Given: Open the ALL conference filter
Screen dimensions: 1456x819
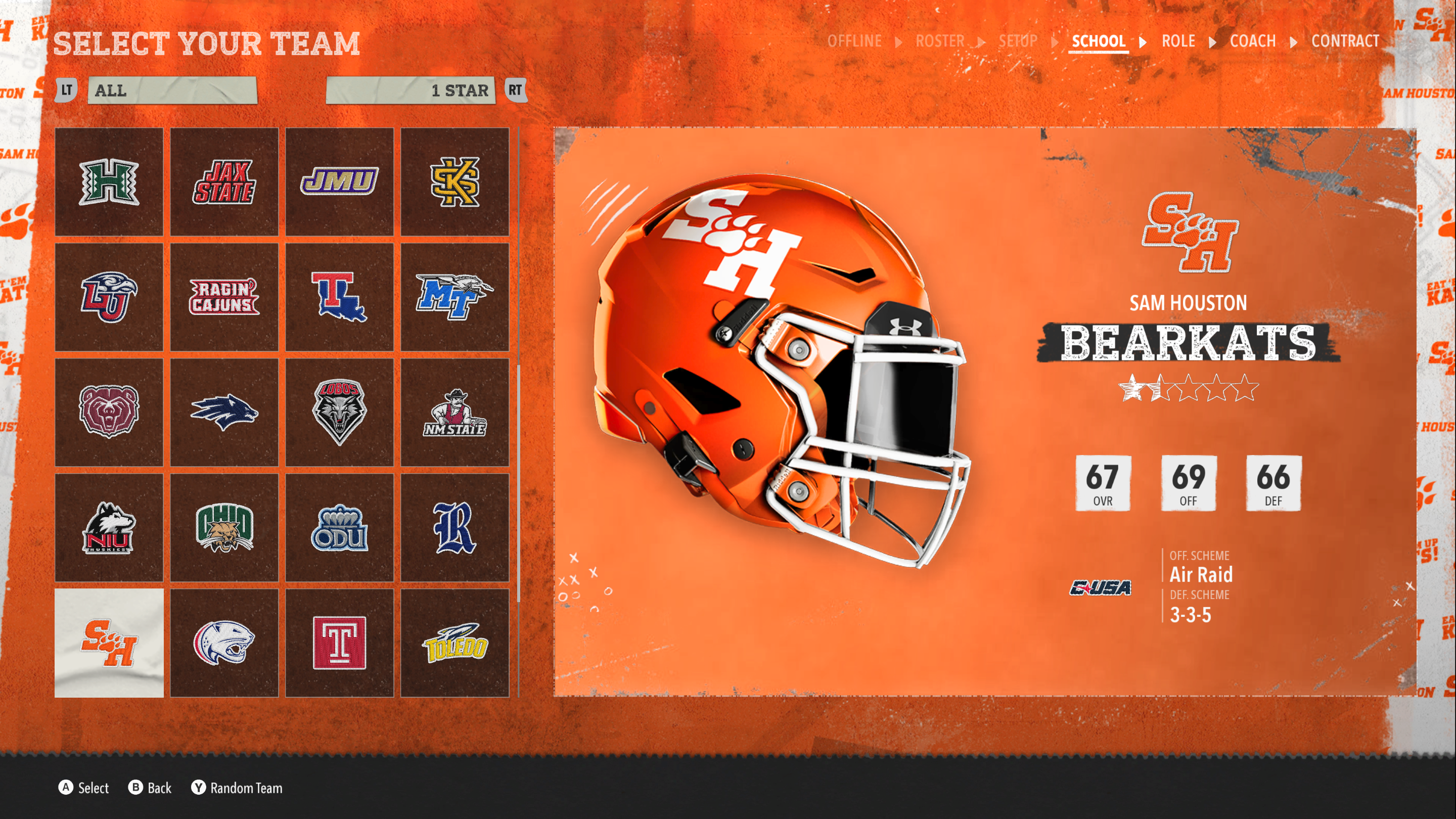Looking at the screenshot, I should pos(172,90).
